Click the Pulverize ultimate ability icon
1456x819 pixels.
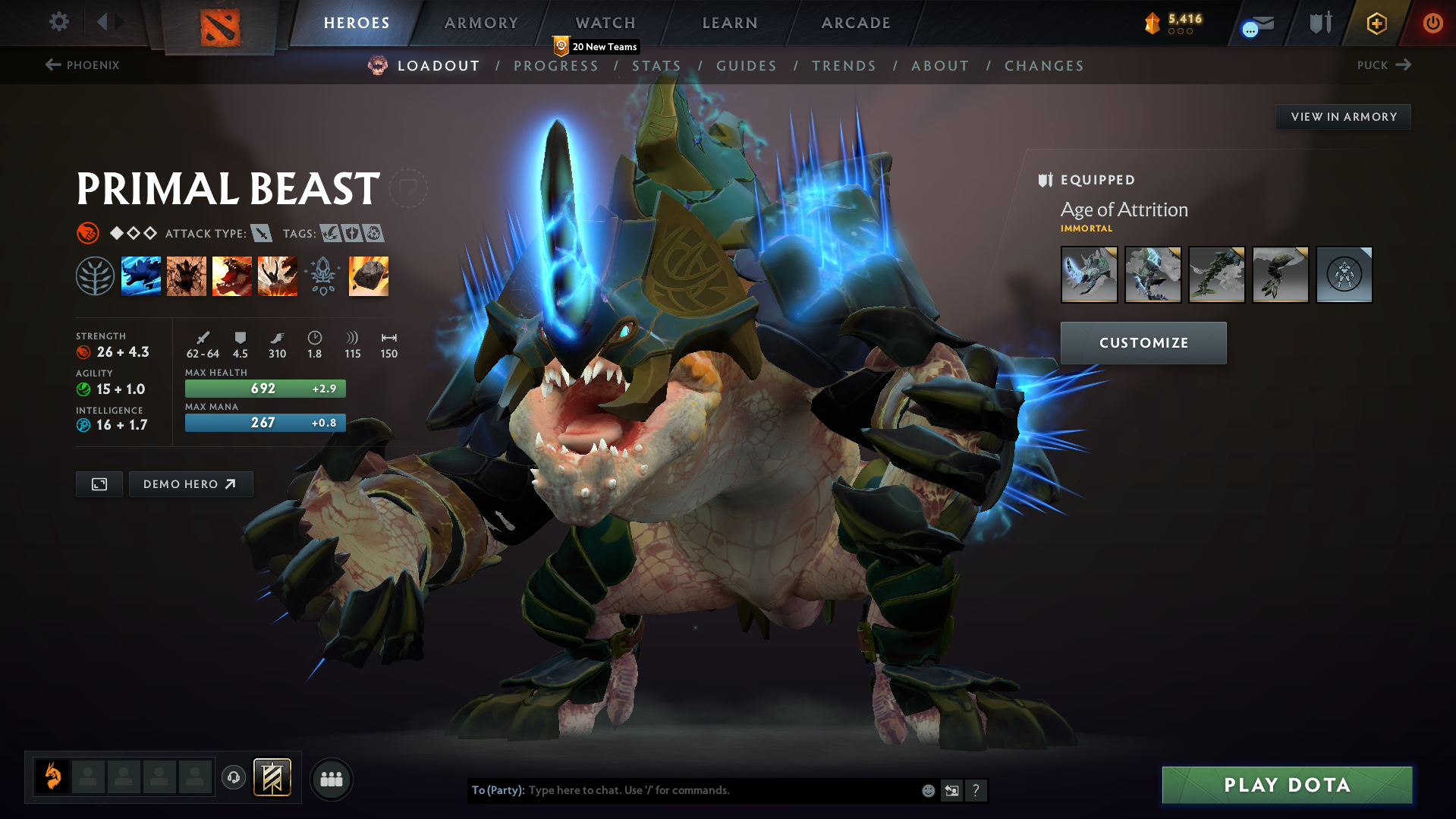point(277,276)
